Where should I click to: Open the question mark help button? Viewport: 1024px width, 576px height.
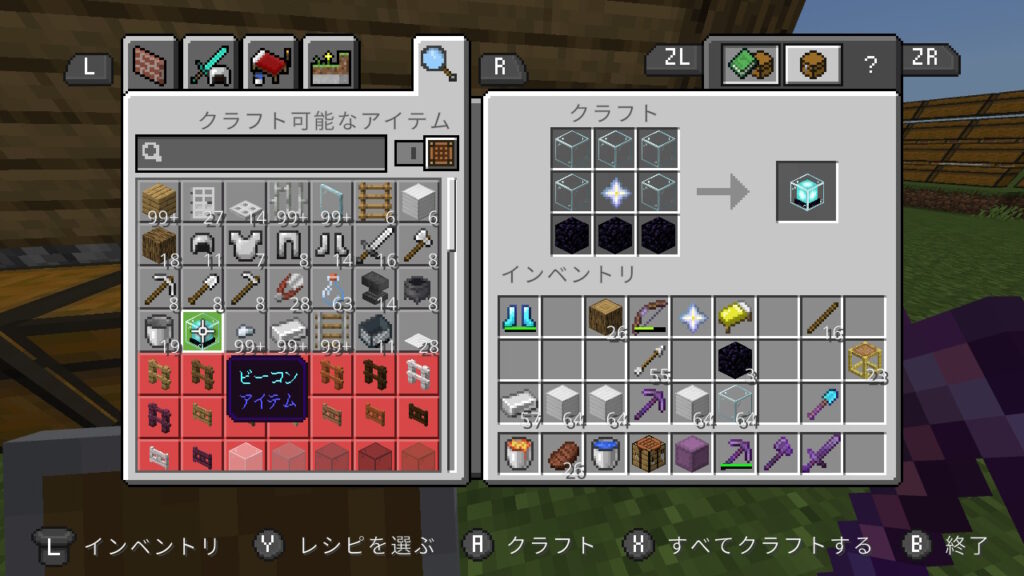870,64
